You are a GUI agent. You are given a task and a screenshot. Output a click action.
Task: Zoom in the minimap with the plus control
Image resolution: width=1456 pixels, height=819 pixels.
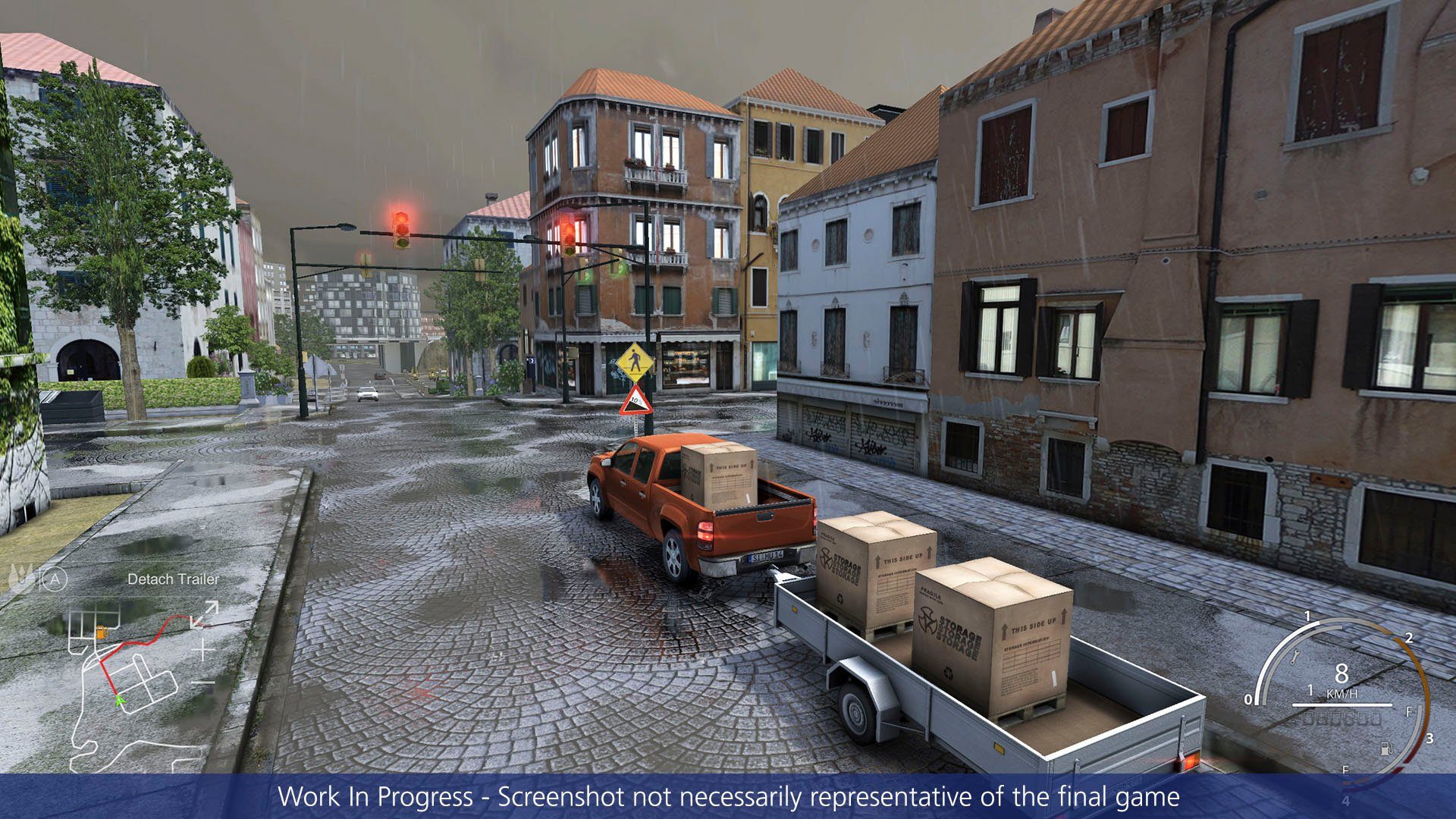(202, 649)
